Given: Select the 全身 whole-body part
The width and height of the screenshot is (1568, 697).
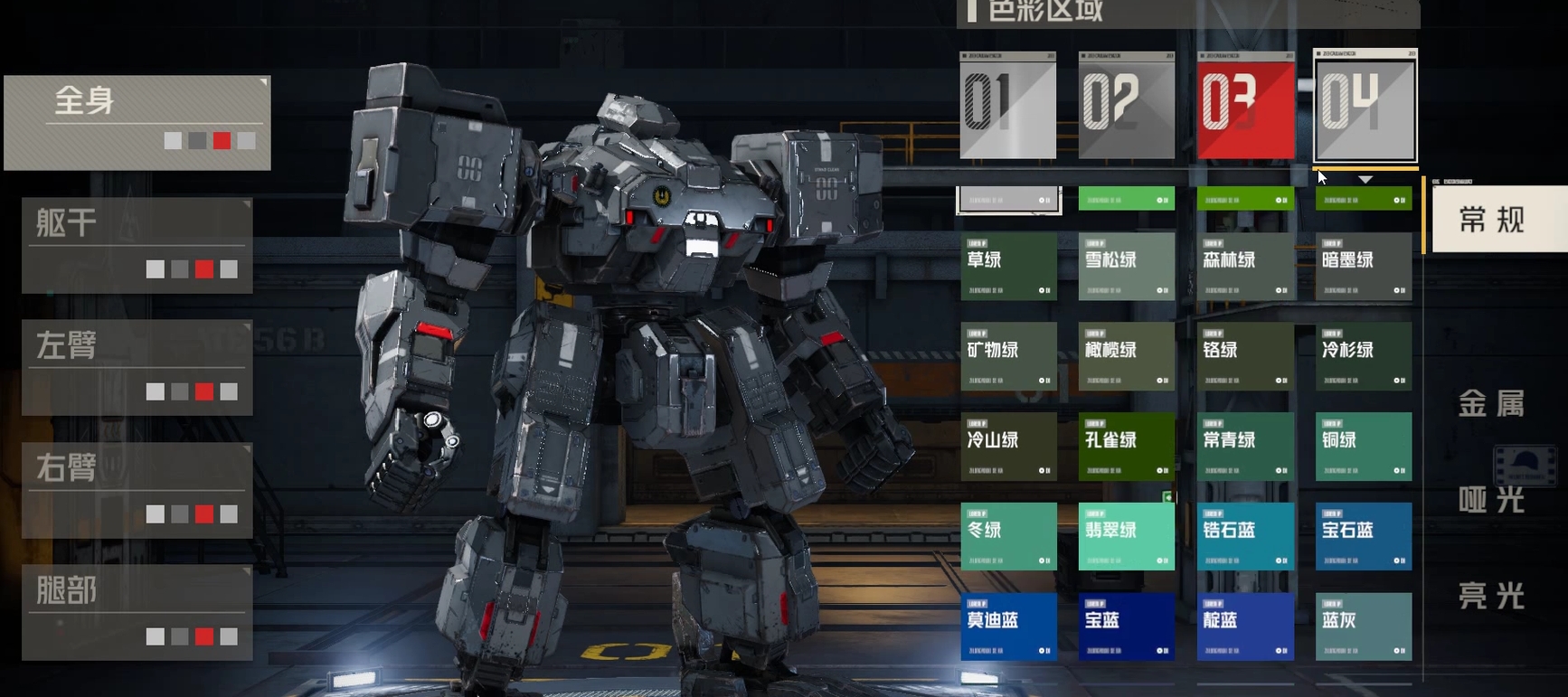Looking at the screenshot, I should click(x=137, y=122).
